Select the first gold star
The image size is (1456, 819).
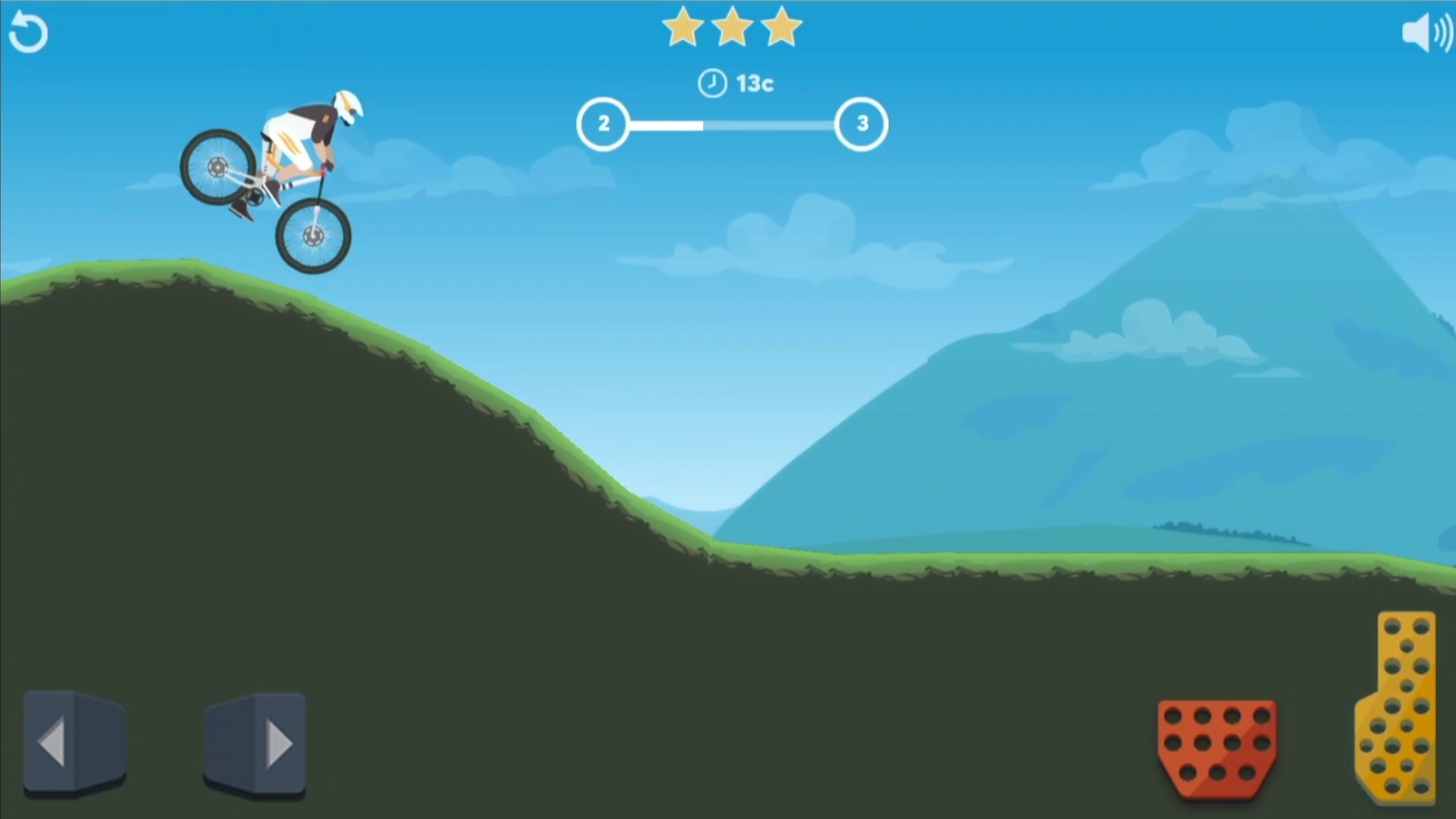(682, 27)
